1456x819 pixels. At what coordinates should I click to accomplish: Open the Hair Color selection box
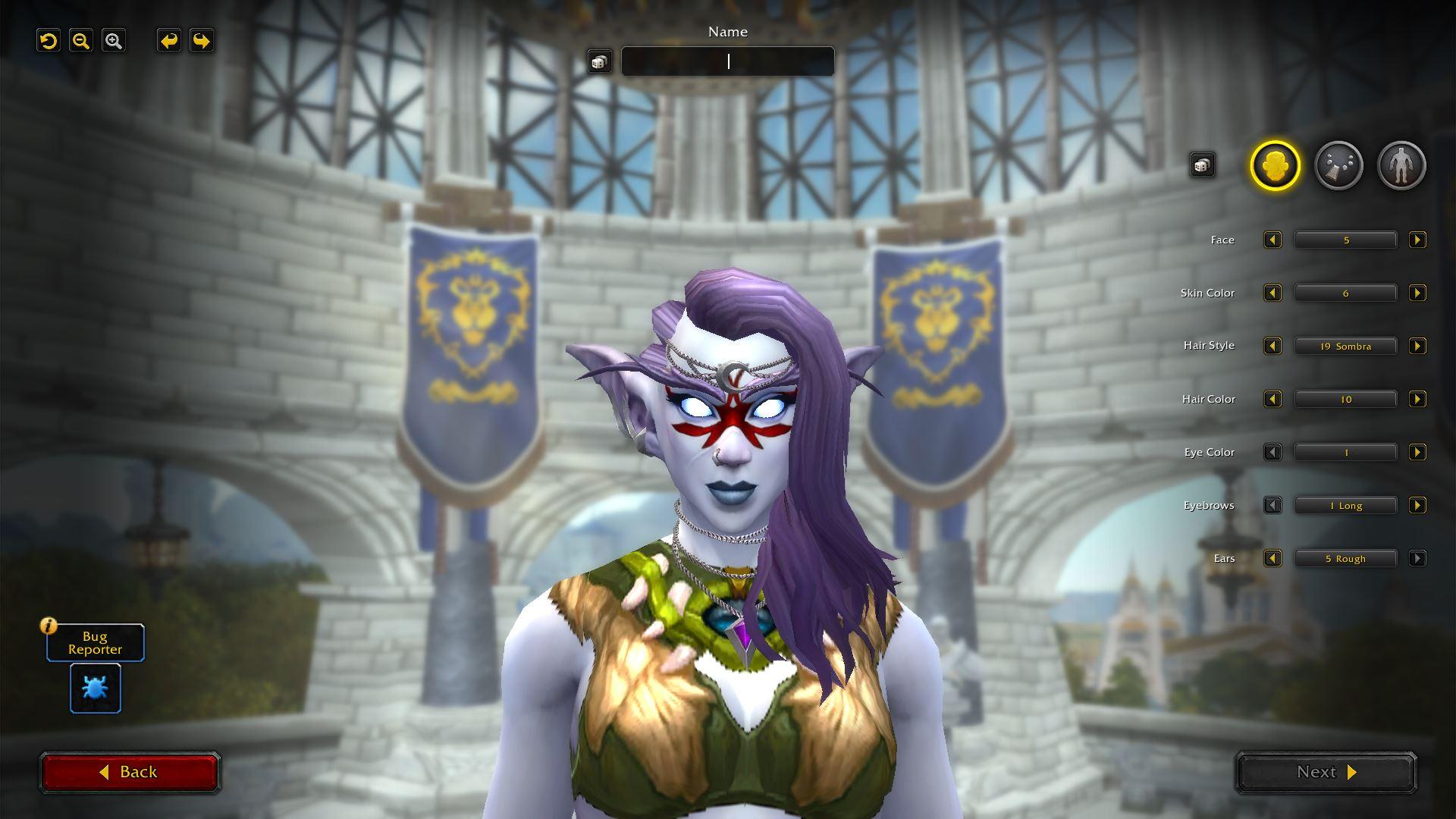point(1345,400)
